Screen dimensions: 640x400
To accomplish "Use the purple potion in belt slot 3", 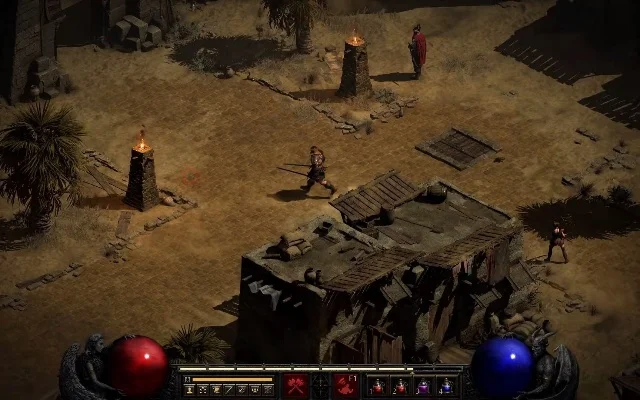I will pos(423,386).
